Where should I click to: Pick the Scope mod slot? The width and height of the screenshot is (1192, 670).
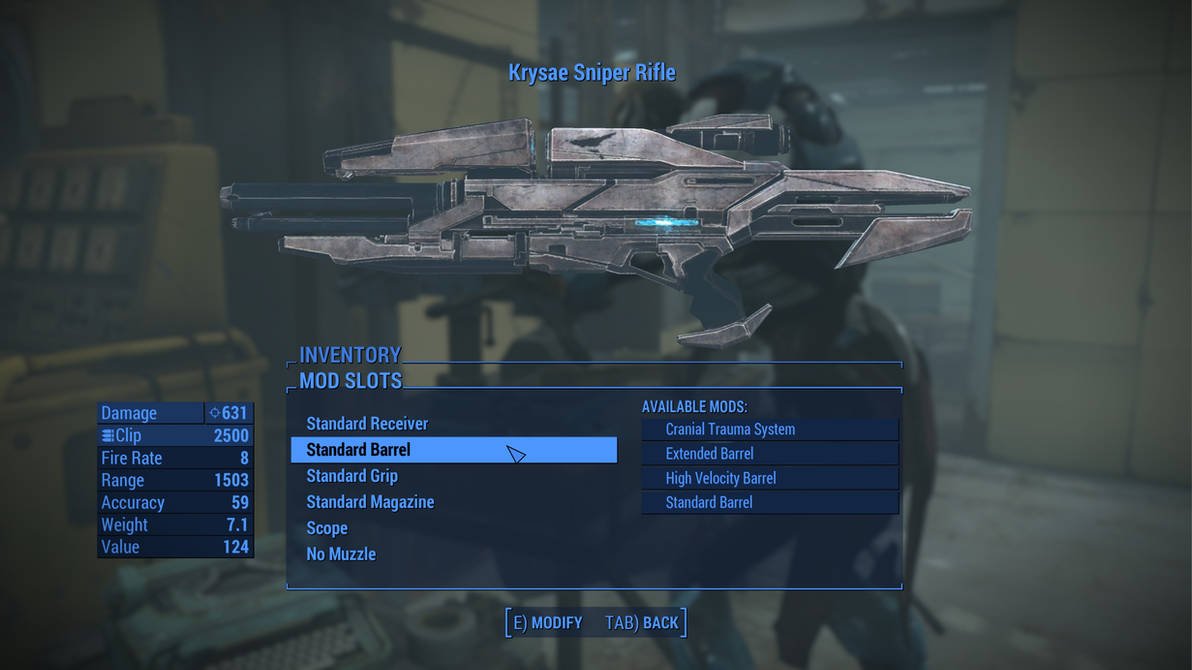point(327,528)
